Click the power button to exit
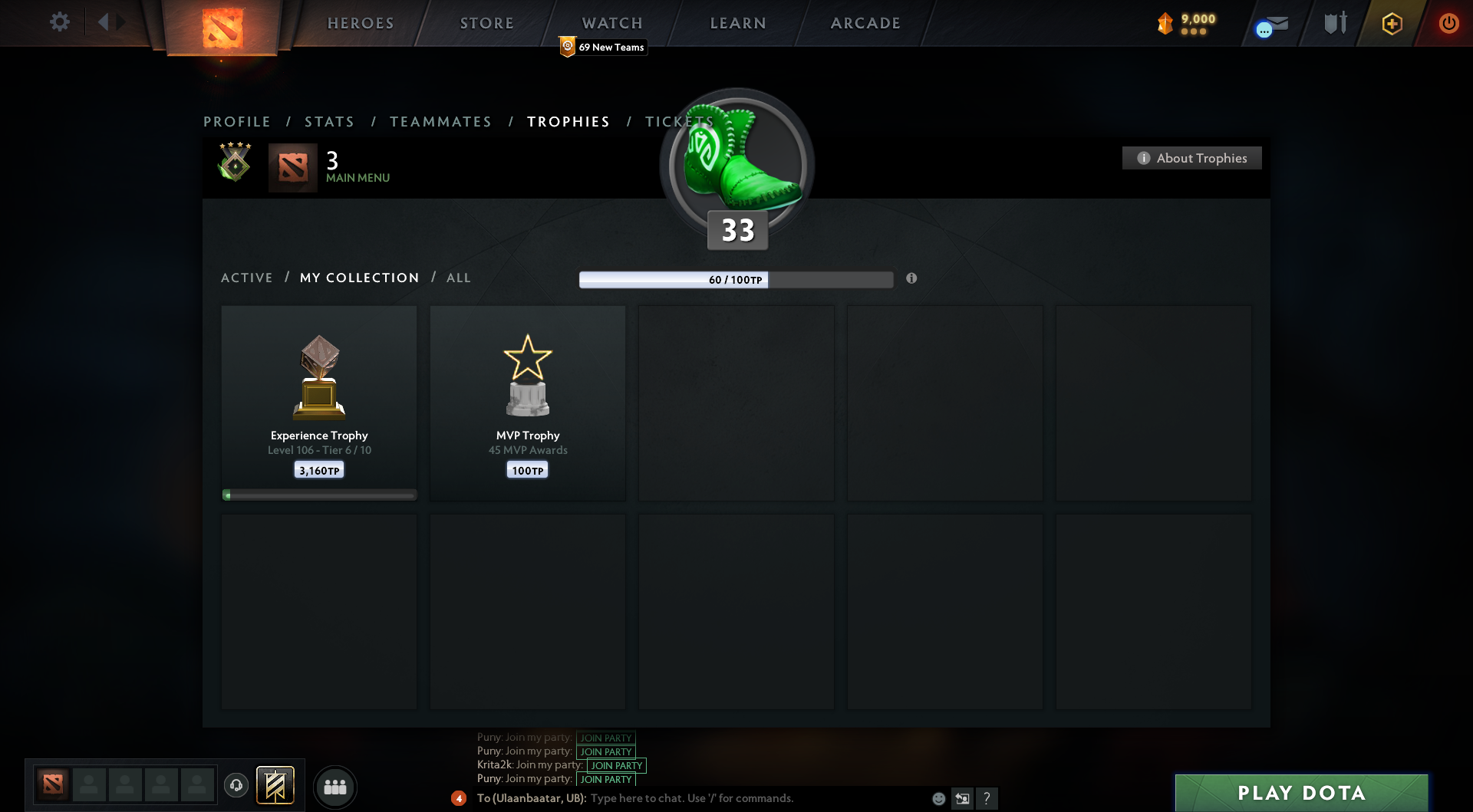The image size is (1473, 812). tap(1449, 23)
